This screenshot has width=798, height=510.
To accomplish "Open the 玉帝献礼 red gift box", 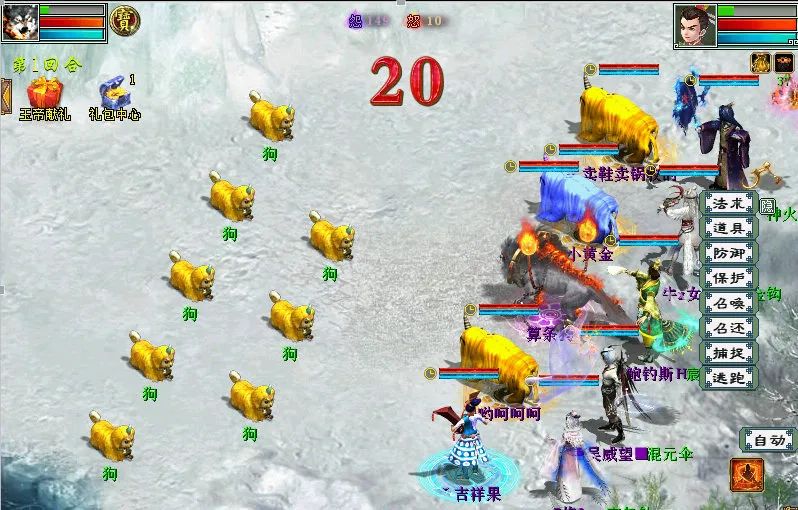I will (43, 93).
